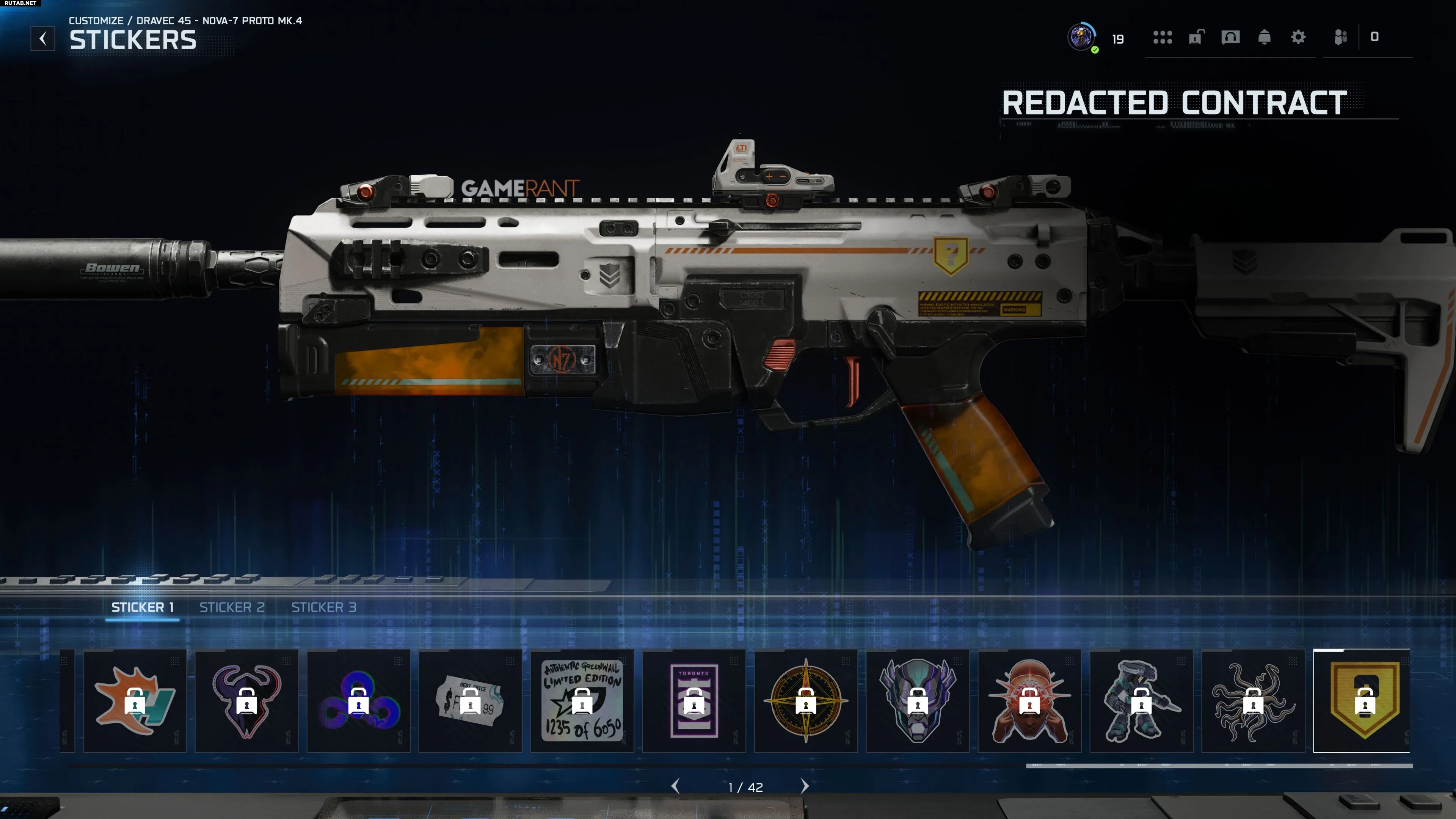1456x819 pixels.
Task: Pick the blue cloud logo sticker
Action: tap(358, 701)
